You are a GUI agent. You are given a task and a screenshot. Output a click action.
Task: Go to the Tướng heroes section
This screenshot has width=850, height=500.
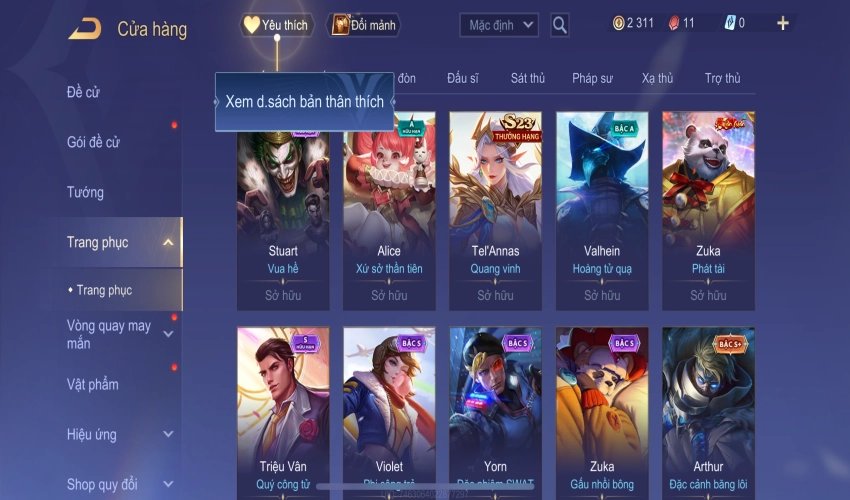[x=85, y=192]
